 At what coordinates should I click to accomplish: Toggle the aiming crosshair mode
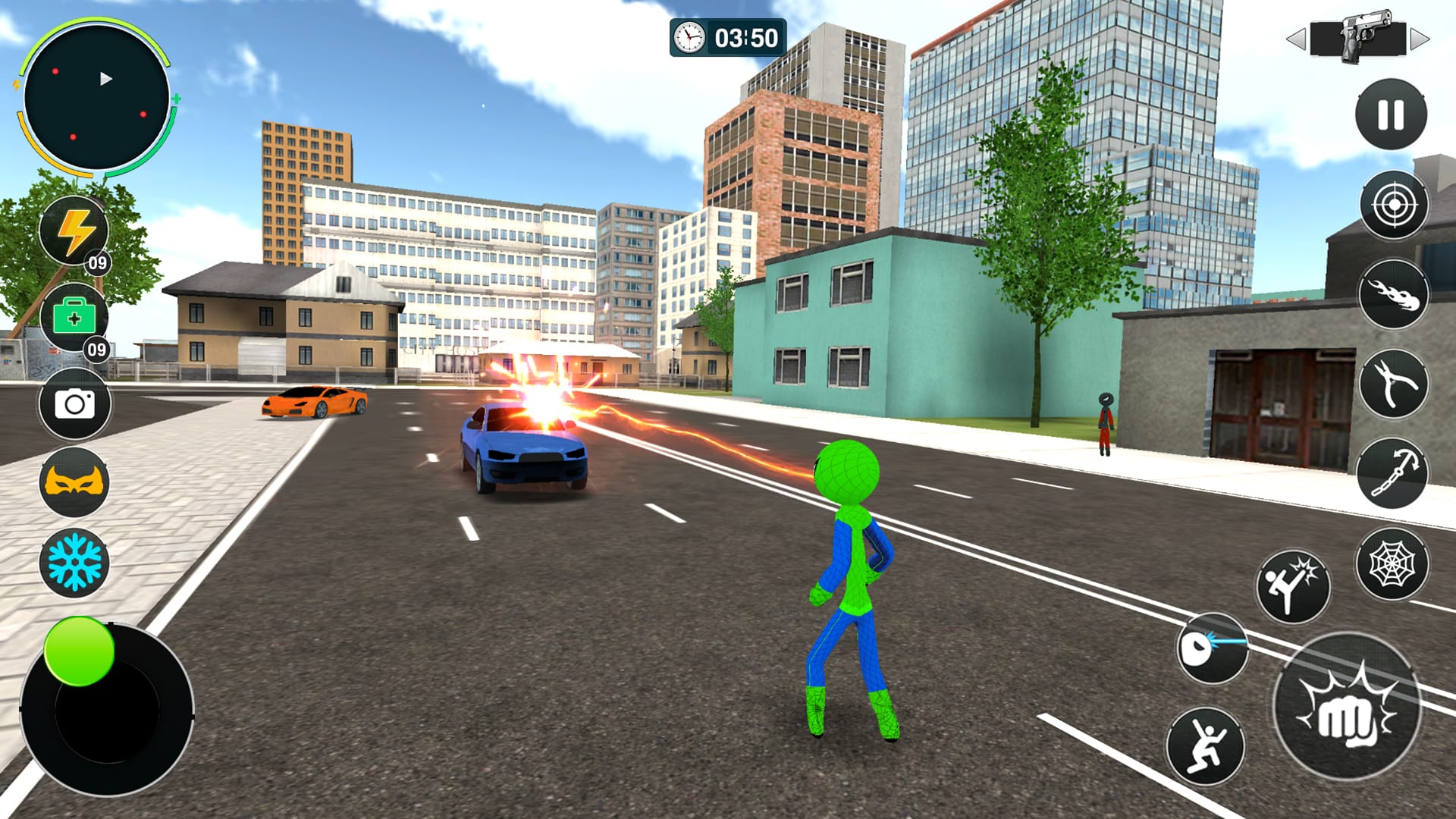[x=1392, y=203]
